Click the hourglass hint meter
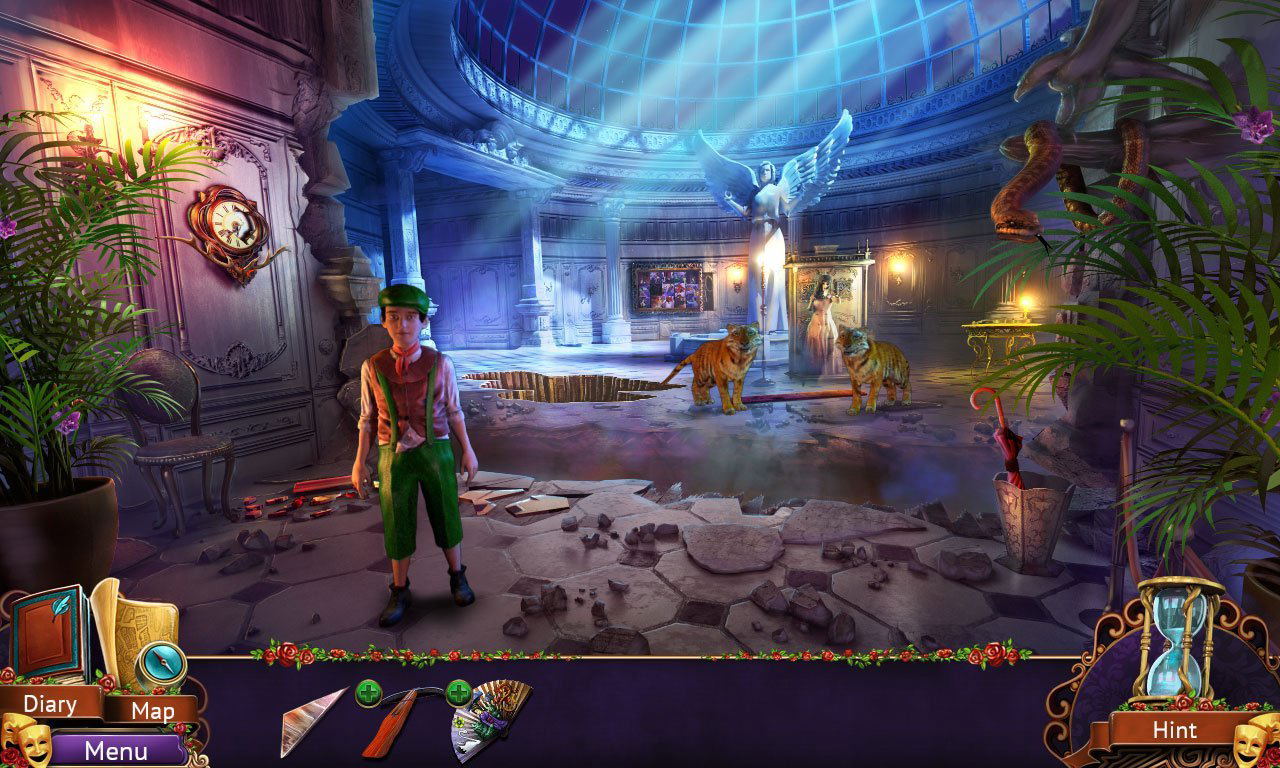1280x768 pixels. (1180, 638)
